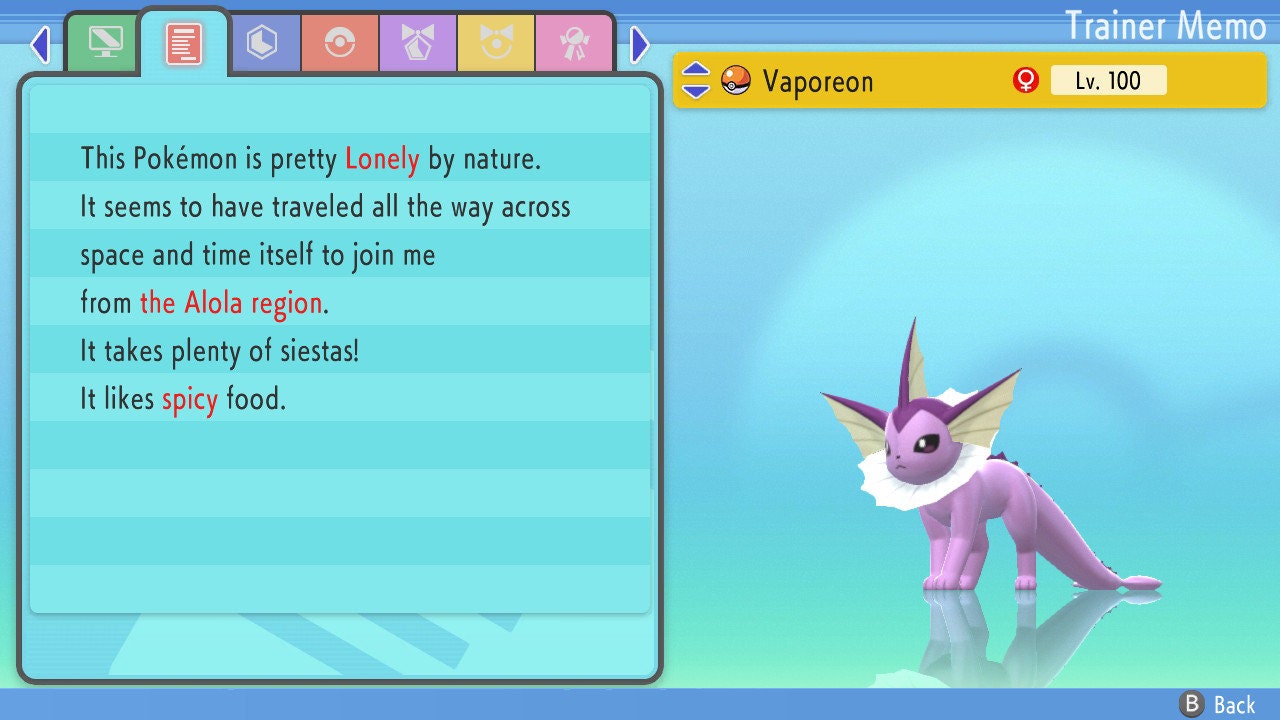
Task: Click the left arrow beside the tabs
Action: pyautogui.click(x=40, y=44)
